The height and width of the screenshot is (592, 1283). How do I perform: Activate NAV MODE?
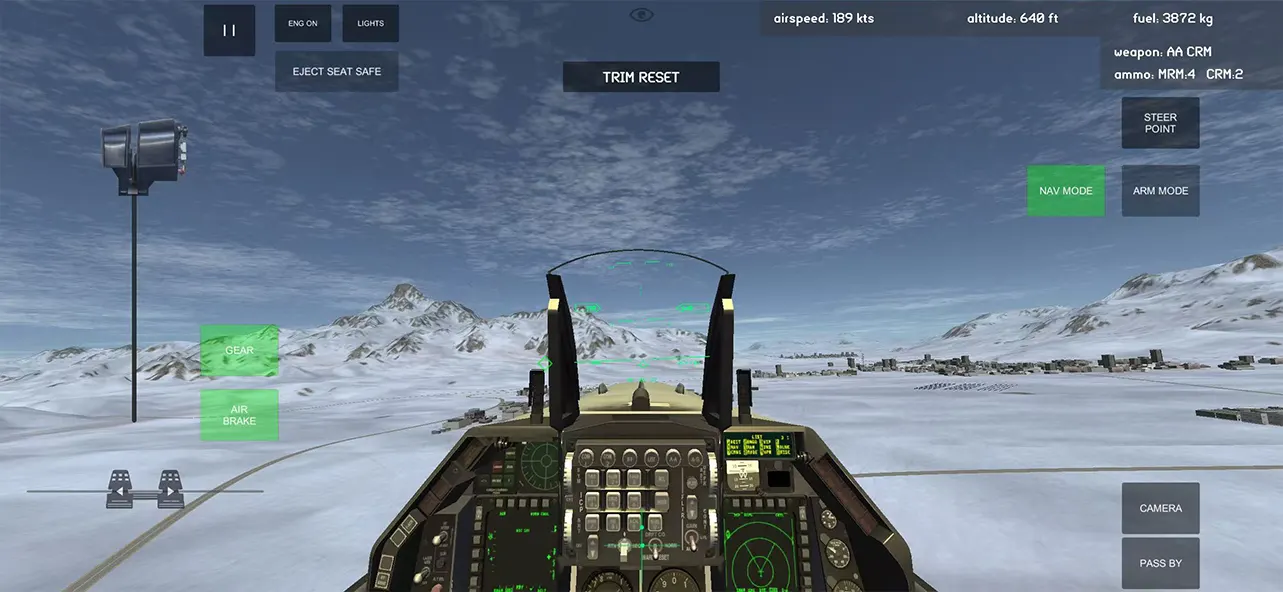[x=1065, y=191]
